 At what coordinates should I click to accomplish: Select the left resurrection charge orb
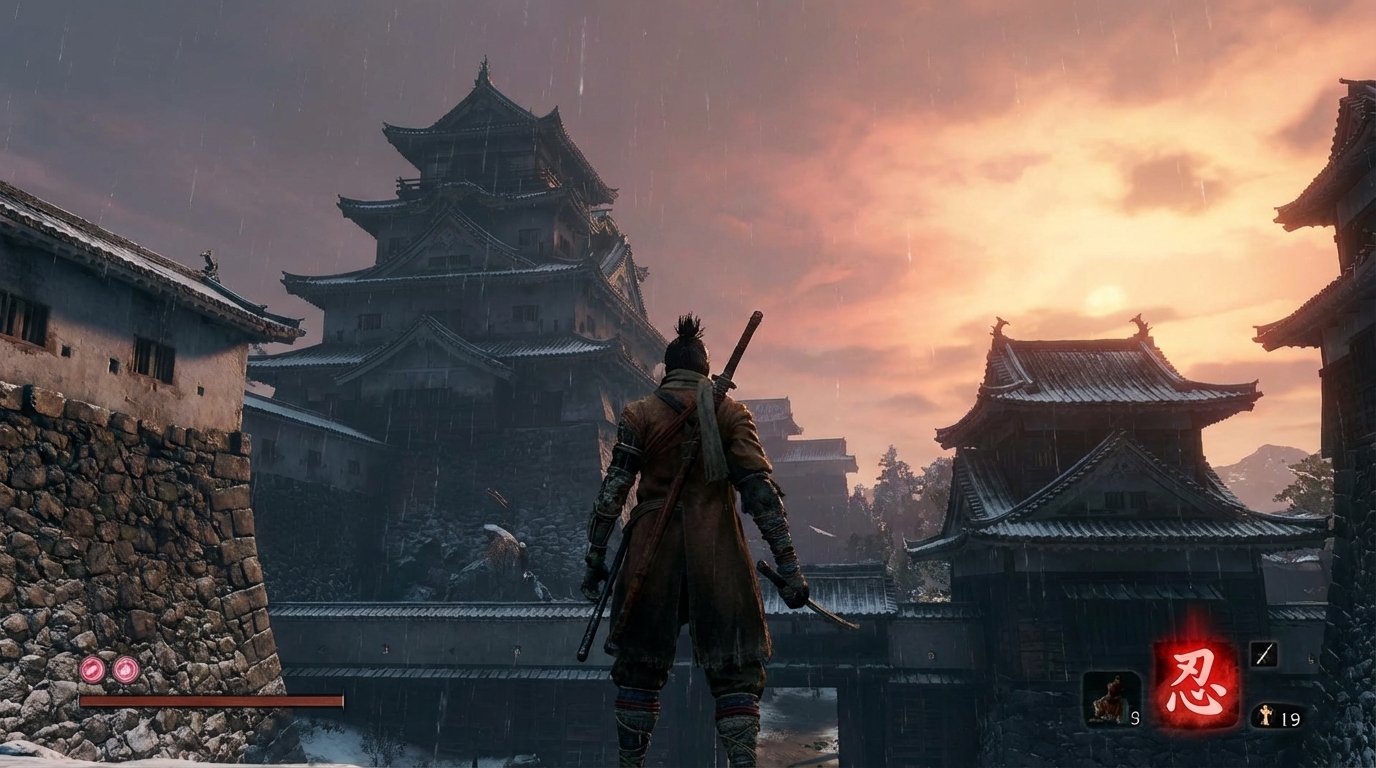tap(91, 671)
